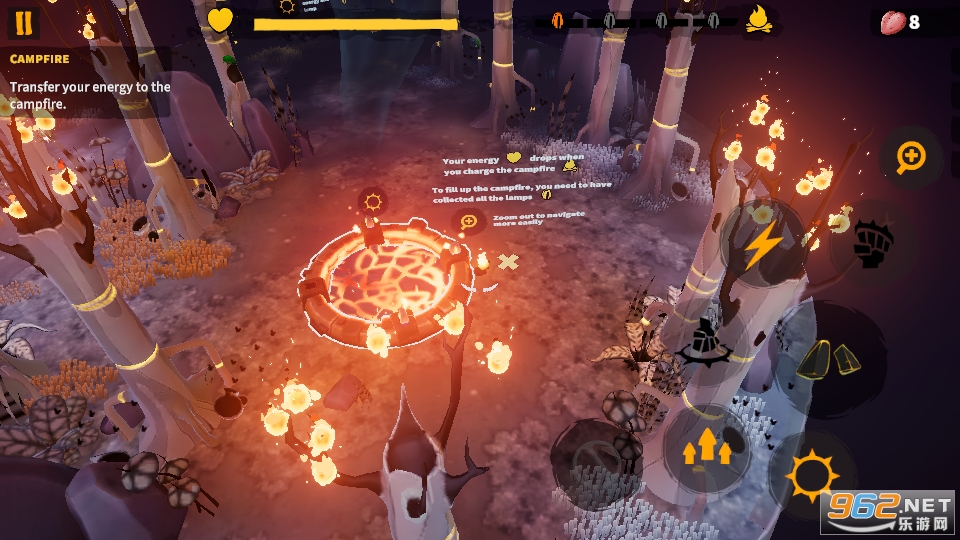This screenshot has width=960, height=540.
Task: Trigger the sun energy ability
Action: click(x=811, y=475)
